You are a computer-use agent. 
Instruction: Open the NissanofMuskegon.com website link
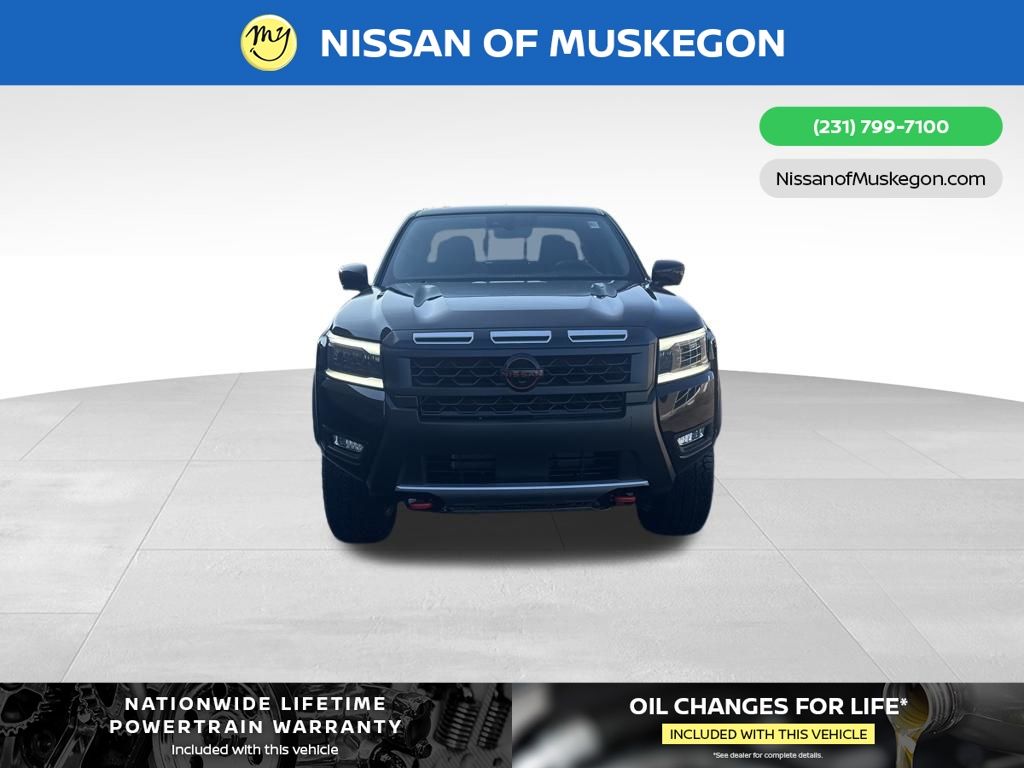point(880,179)
